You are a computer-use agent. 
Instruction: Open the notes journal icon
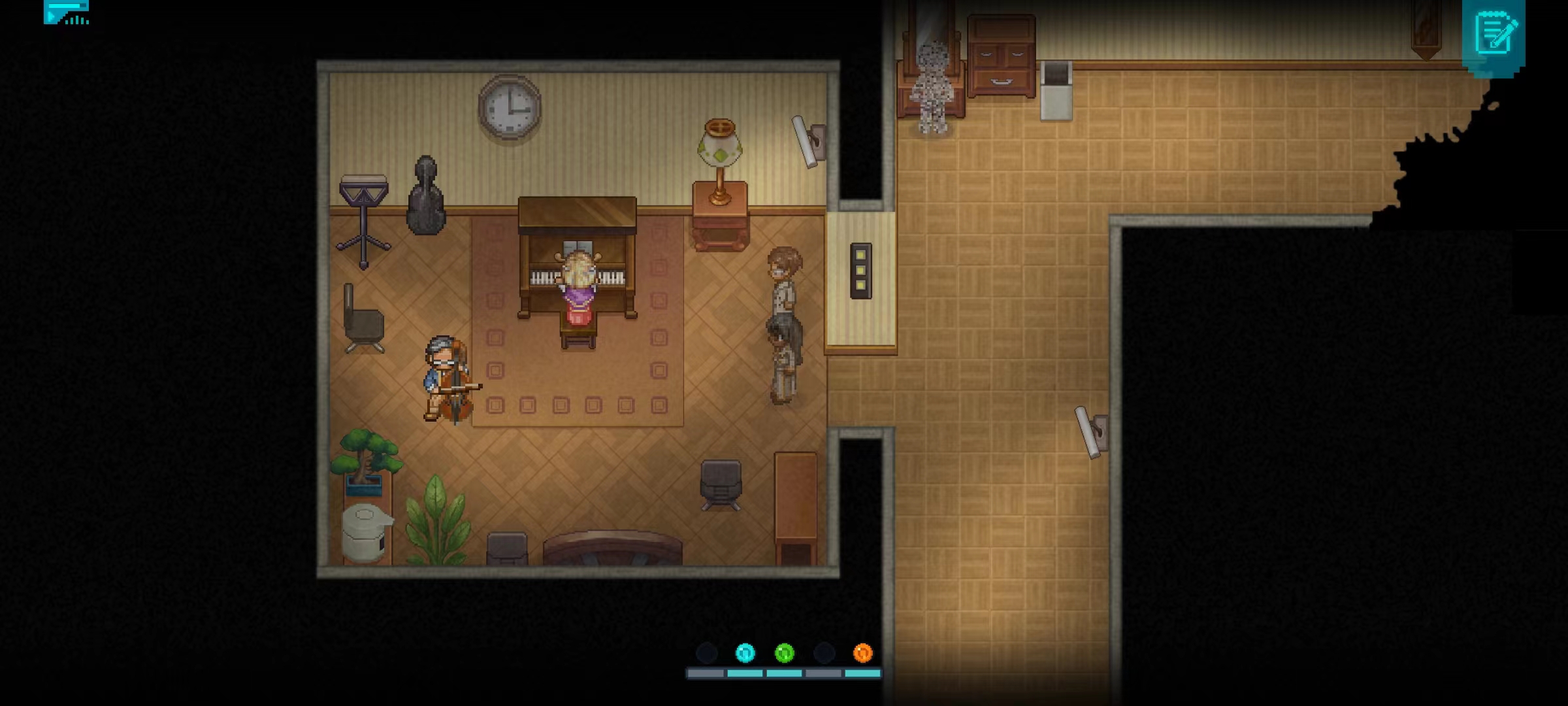point(1494,33)
